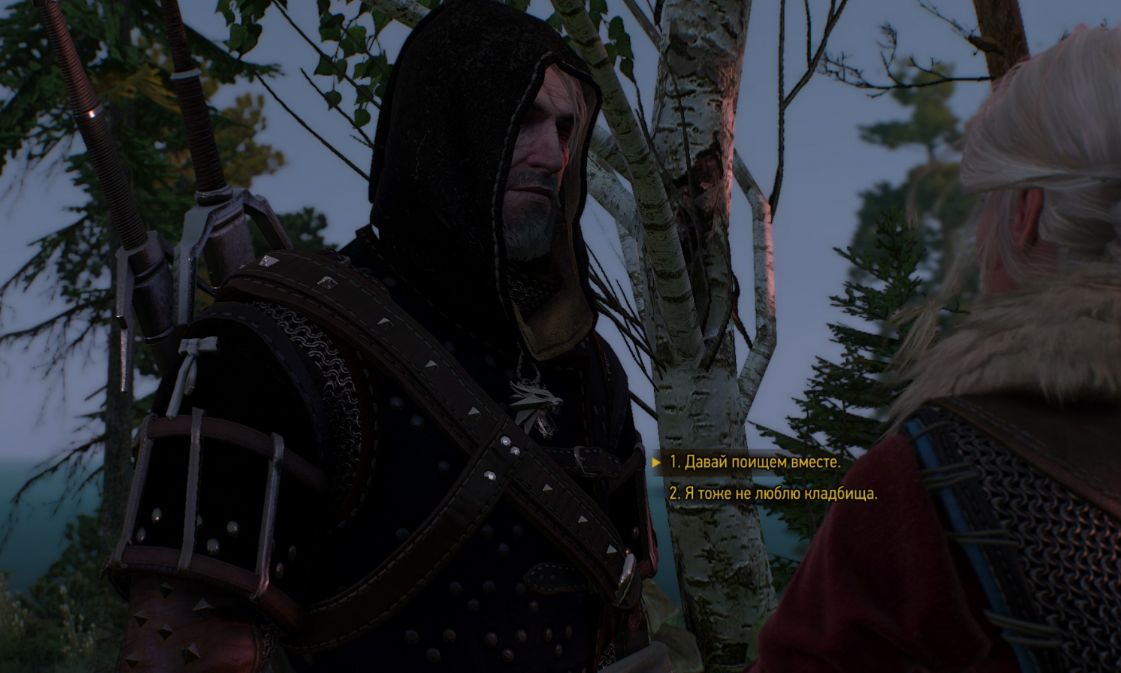The image size is (1121, 673).
Task: Choose reply "Давай поищем вместе."
Action: [x=755, y=462]
